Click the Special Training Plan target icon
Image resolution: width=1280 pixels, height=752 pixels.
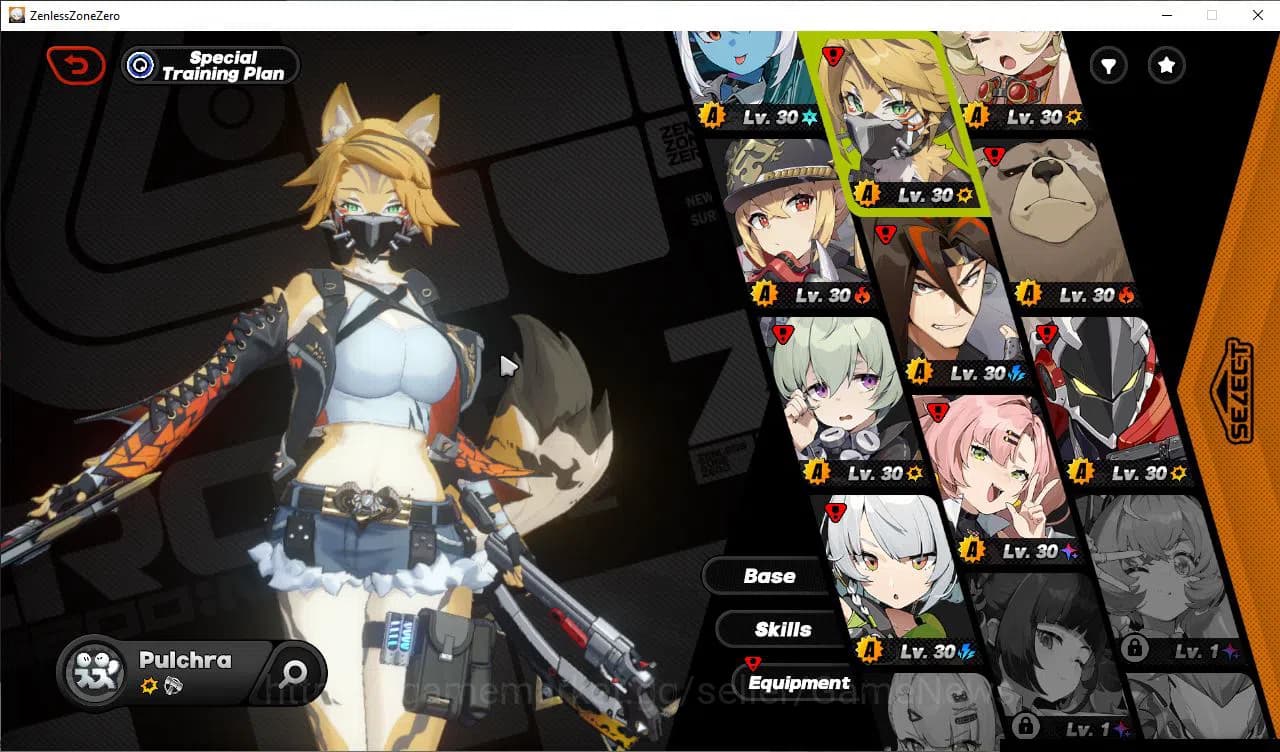(138, 65)
